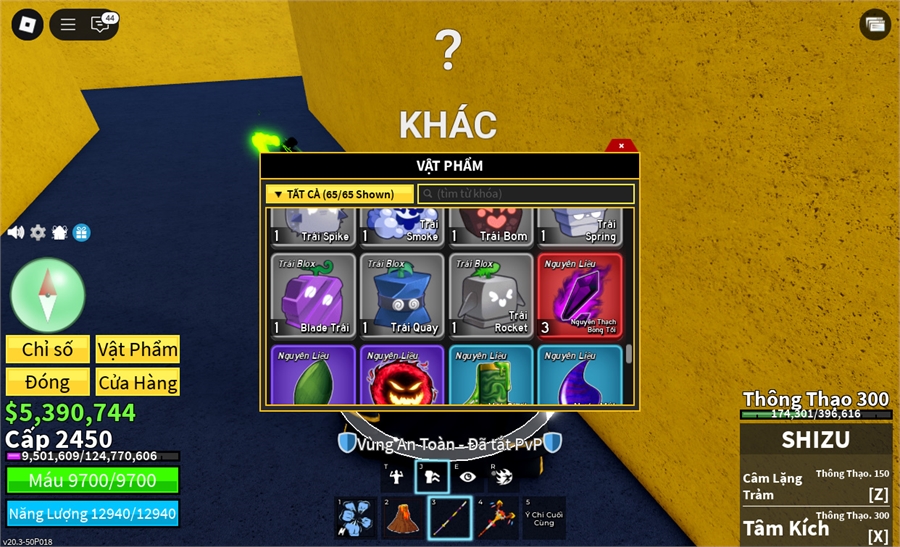Toggle the sound speaker icon
This screenshot has width=900, height=547.
(x=16, y=232)
